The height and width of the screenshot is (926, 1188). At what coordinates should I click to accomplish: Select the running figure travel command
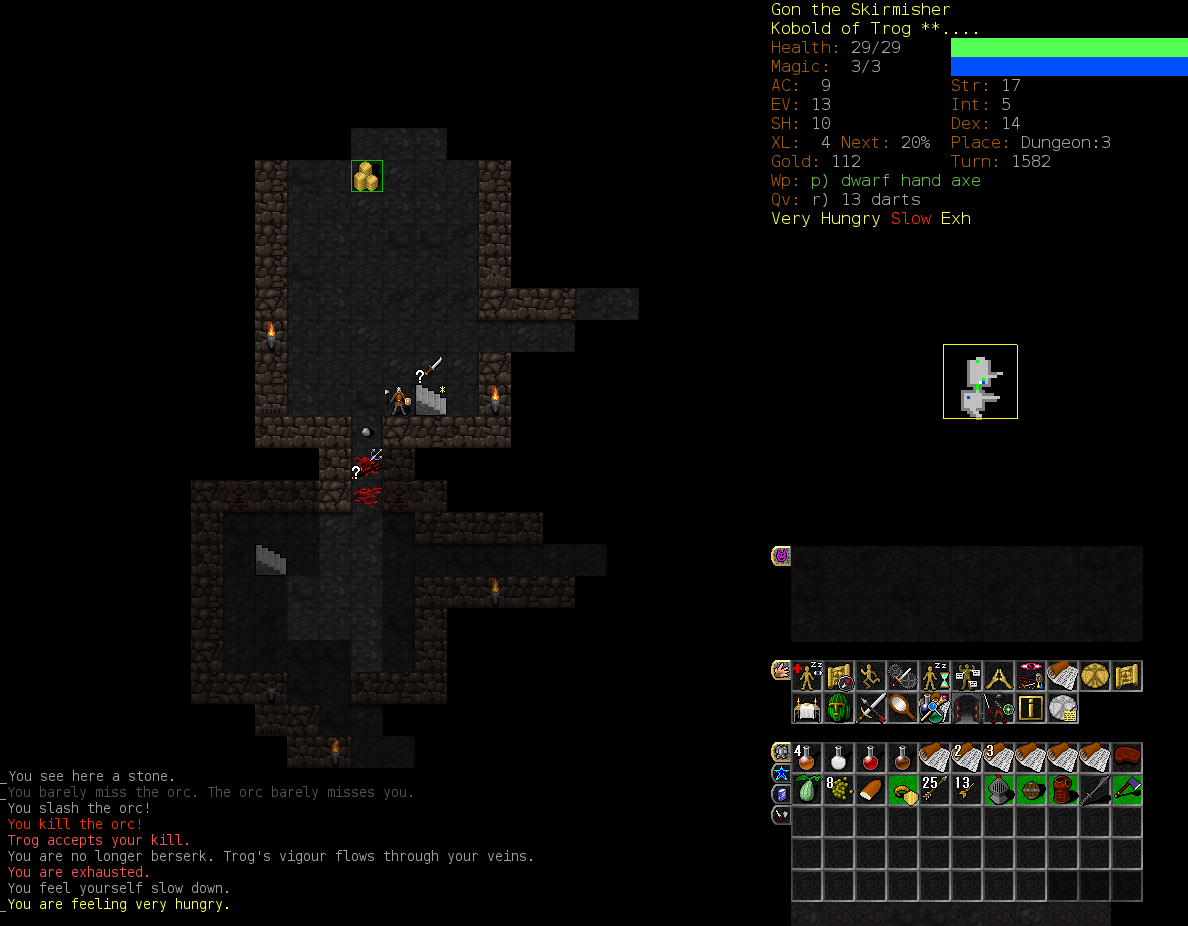coord(871,677)
